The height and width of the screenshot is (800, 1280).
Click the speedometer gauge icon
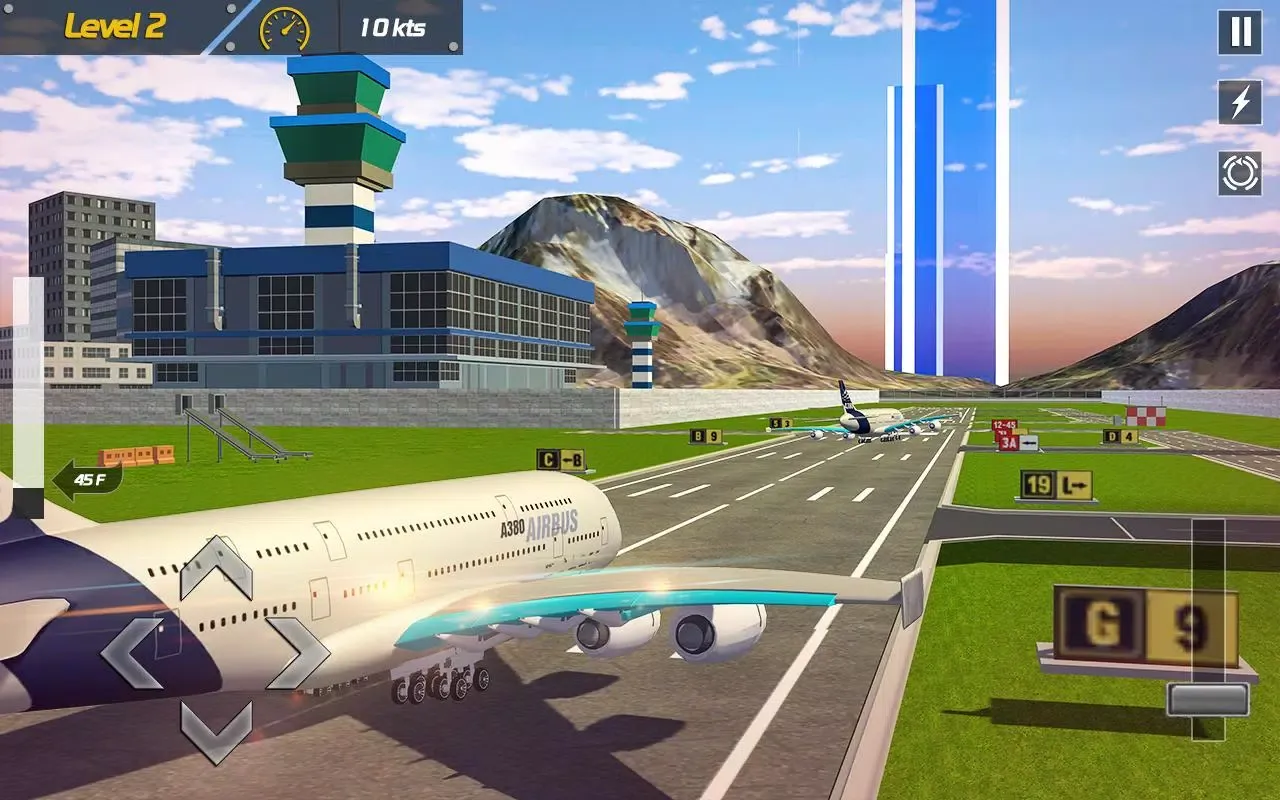[283, 28]
